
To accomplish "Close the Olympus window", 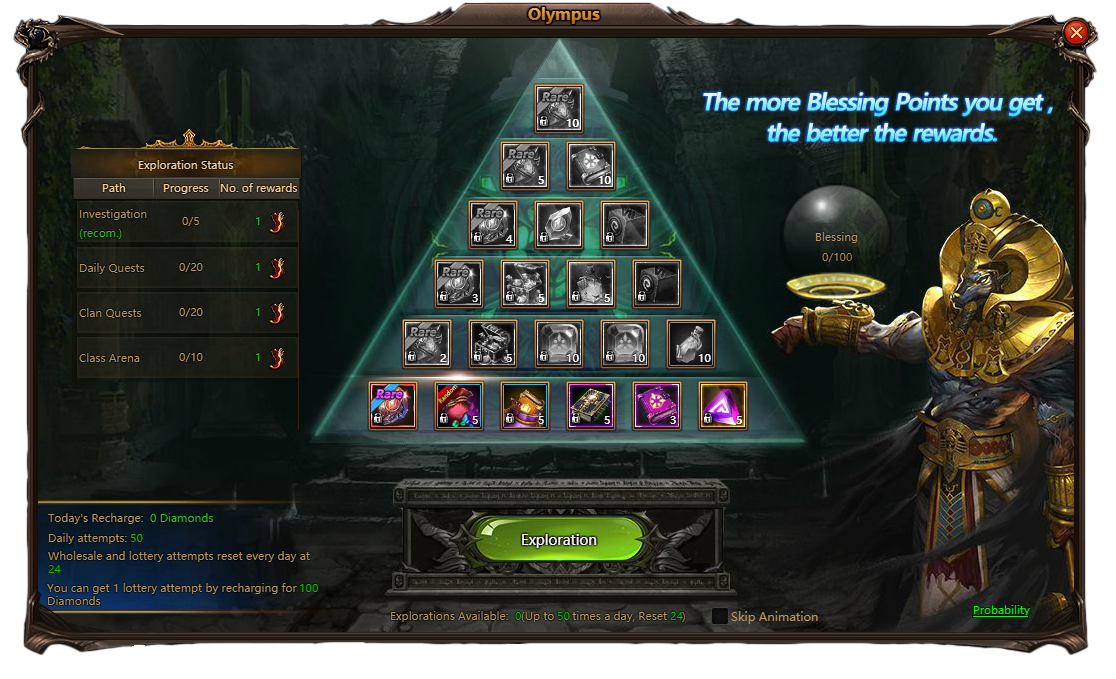I will tap(1076, 33).
